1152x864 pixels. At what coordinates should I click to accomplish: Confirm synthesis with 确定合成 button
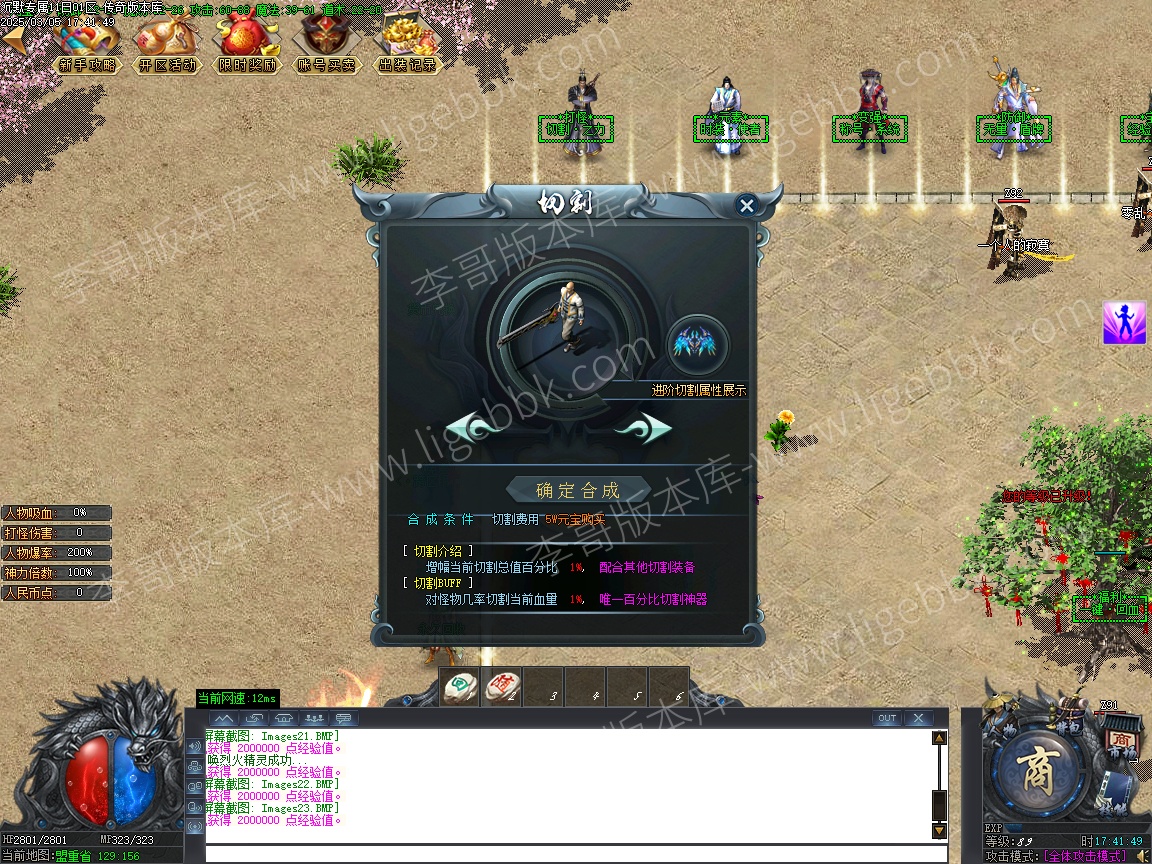[577, 490]
